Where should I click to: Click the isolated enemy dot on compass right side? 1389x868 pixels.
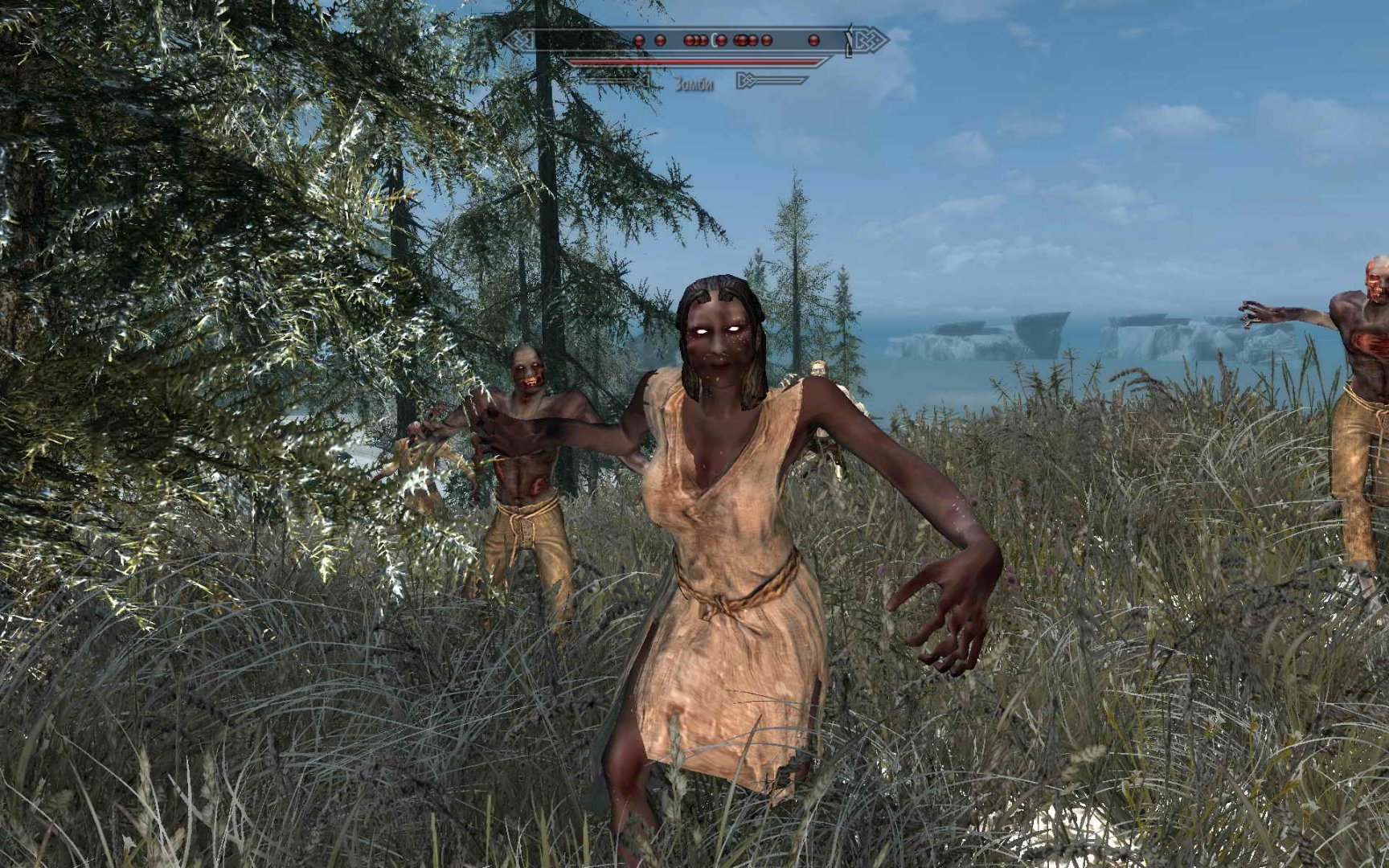(x=813, y=39)
